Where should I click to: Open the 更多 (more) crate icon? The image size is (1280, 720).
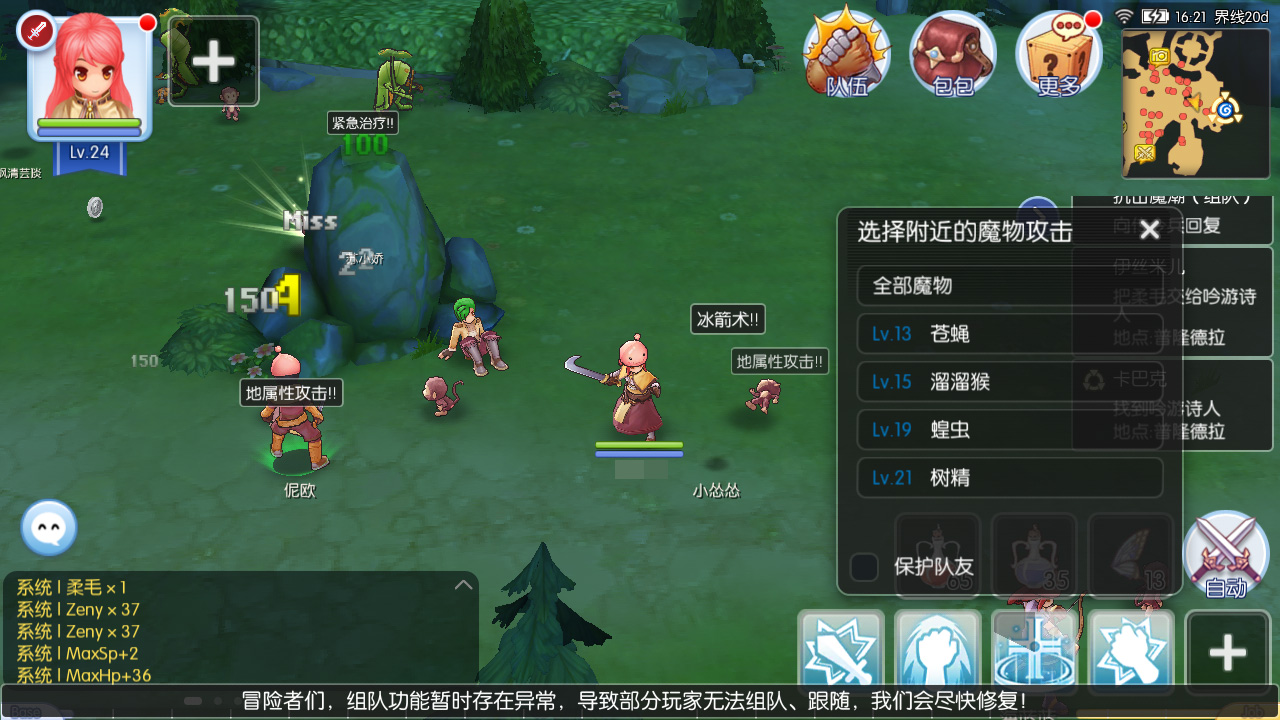click(1058, 55)
